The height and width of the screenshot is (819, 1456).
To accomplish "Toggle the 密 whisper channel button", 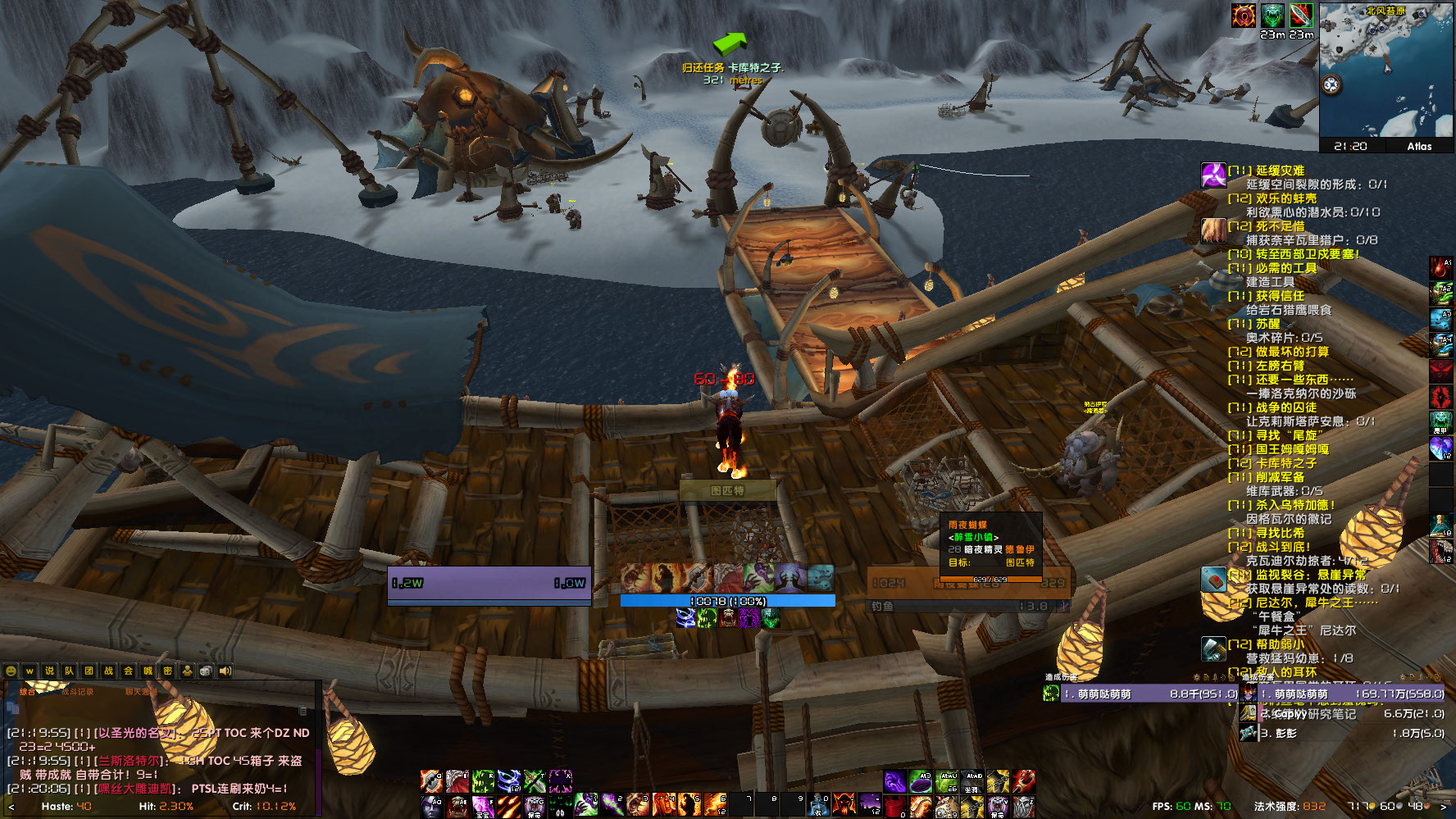I will 168,671.
